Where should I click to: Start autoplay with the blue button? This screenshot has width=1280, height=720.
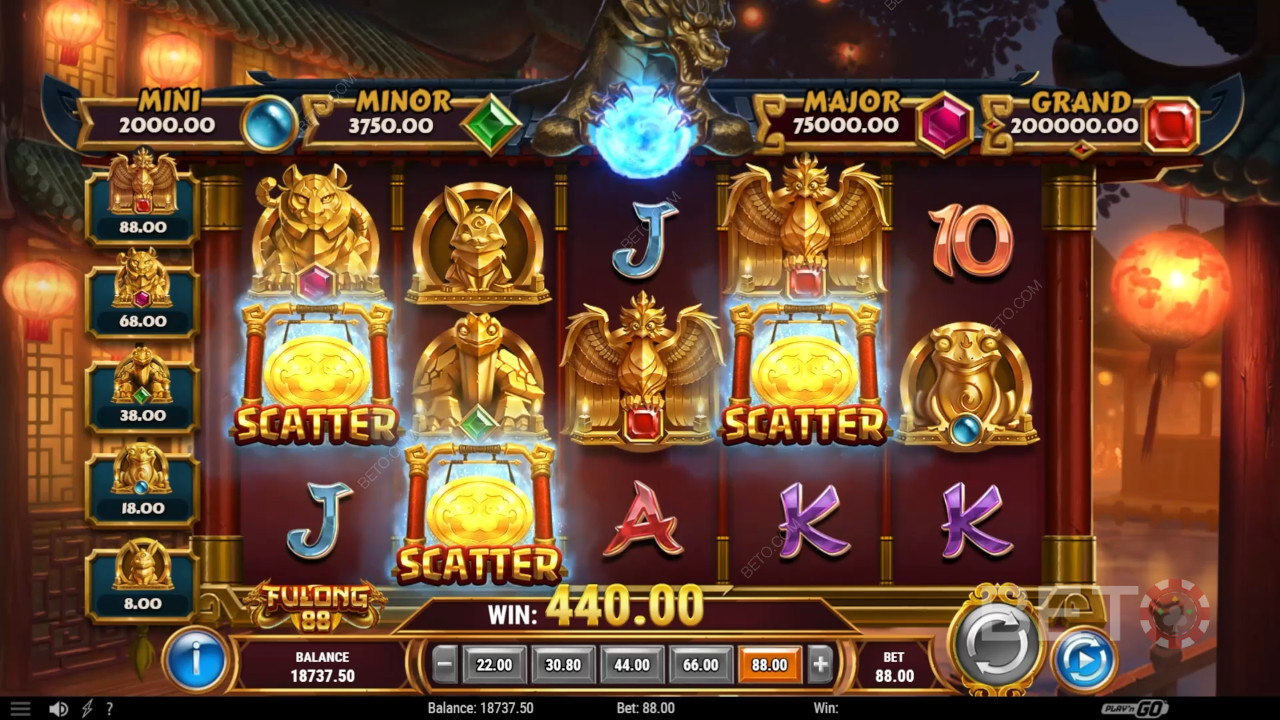1085,659
